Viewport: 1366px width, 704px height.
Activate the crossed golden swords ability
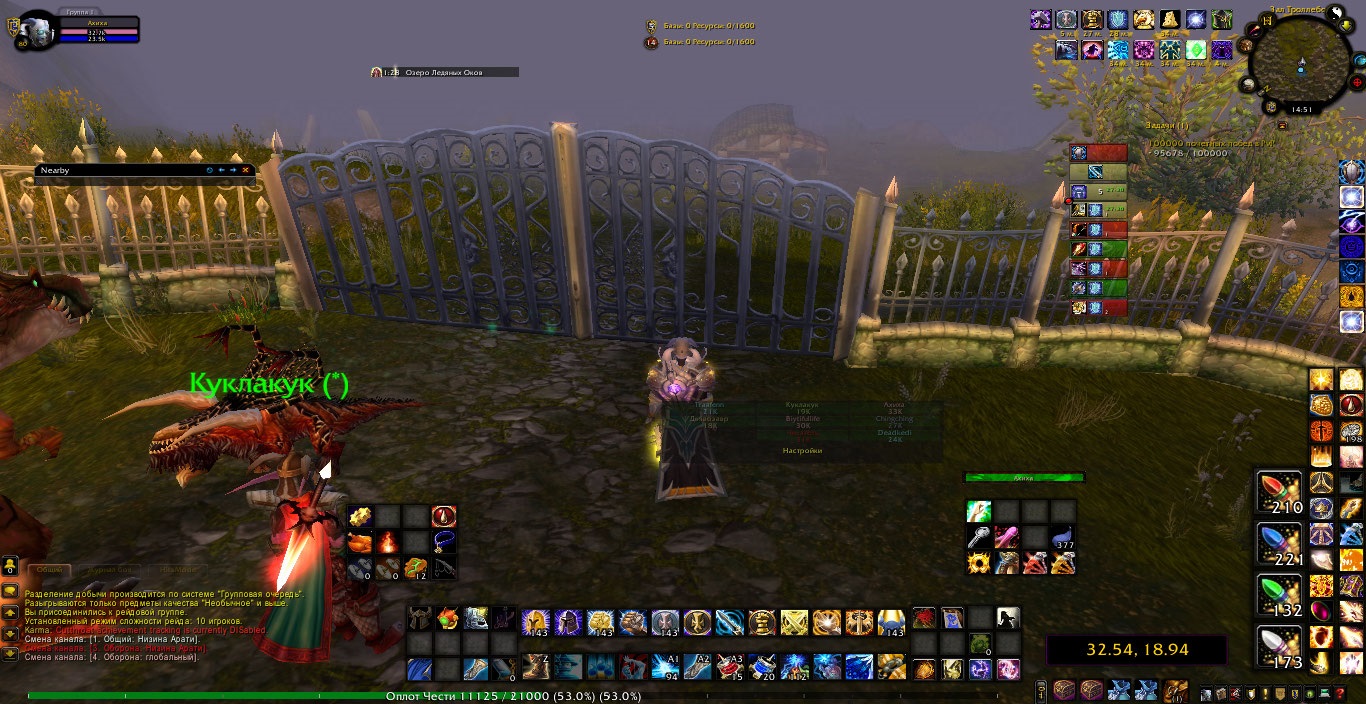pyautogui.click(x=794, y=623)
